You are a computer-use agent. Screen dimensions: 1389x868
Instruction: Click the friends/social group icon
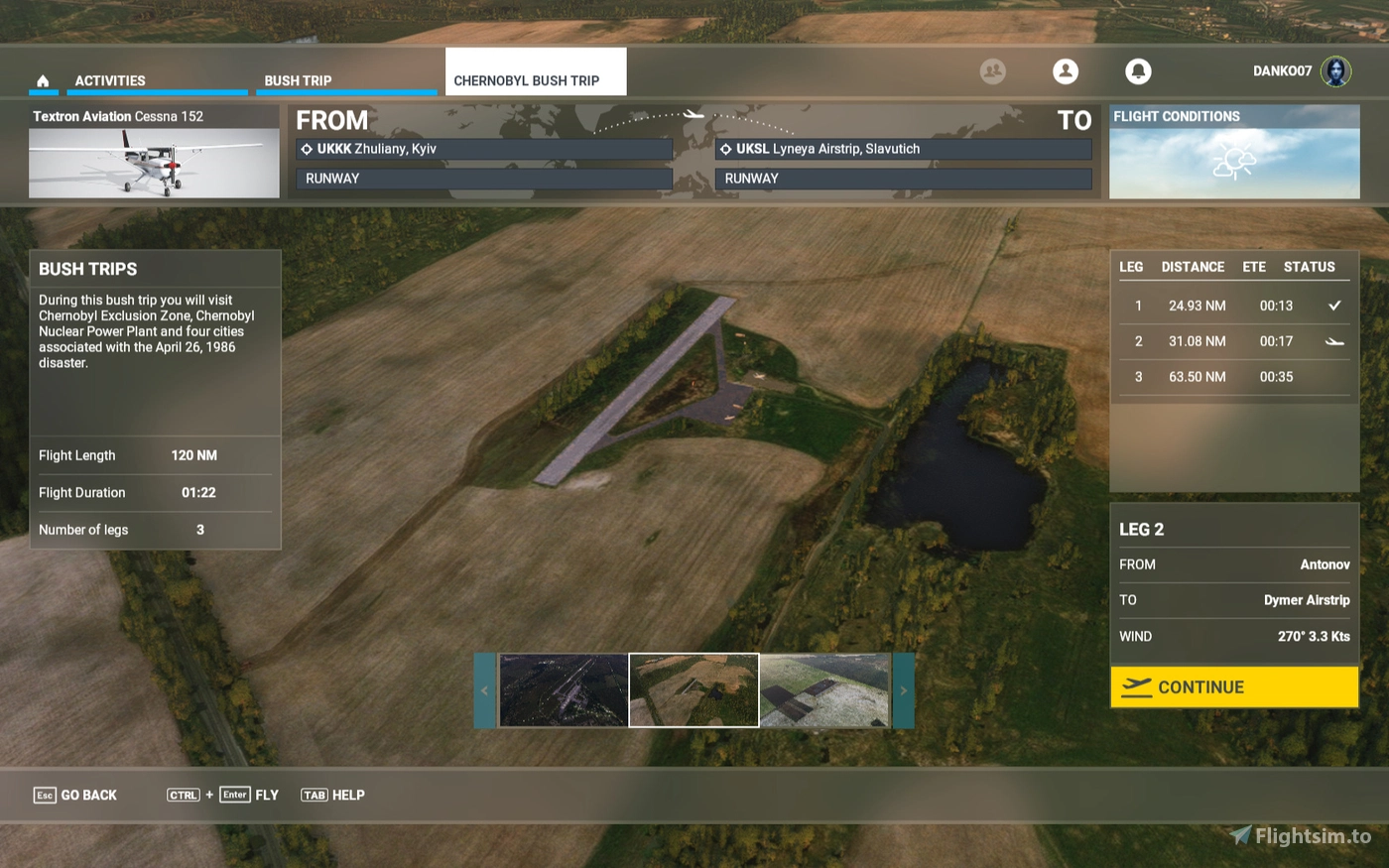[x=992, y=71]
